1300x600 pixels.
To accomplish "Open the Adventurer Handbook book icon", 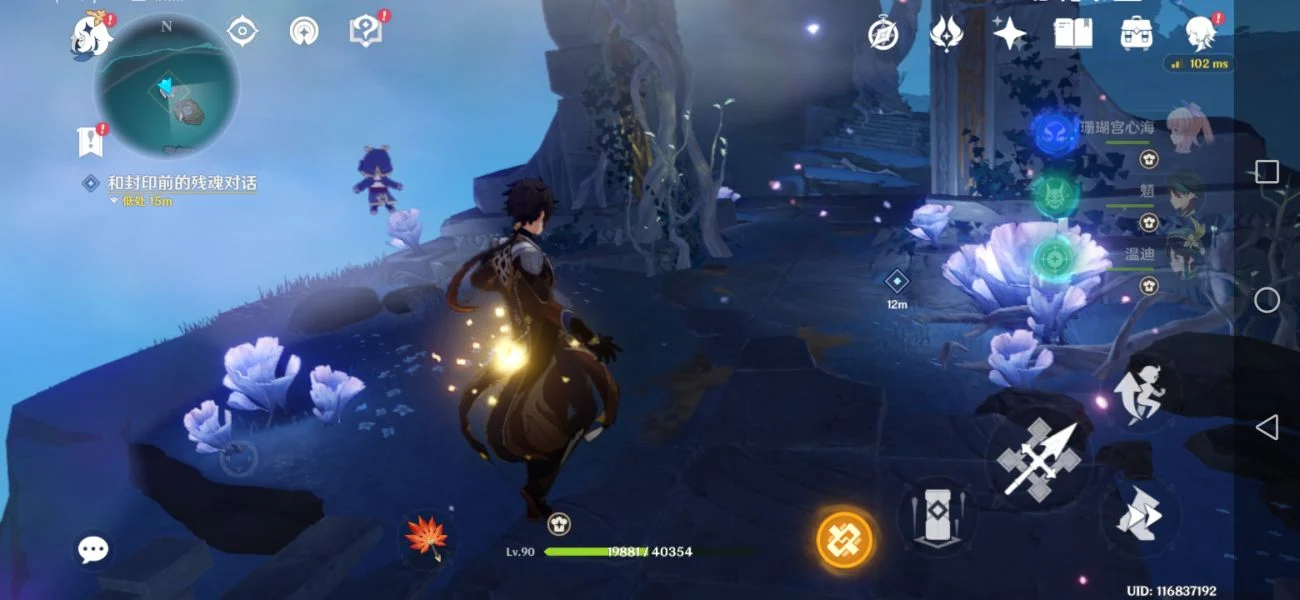I will point(1072,34).
